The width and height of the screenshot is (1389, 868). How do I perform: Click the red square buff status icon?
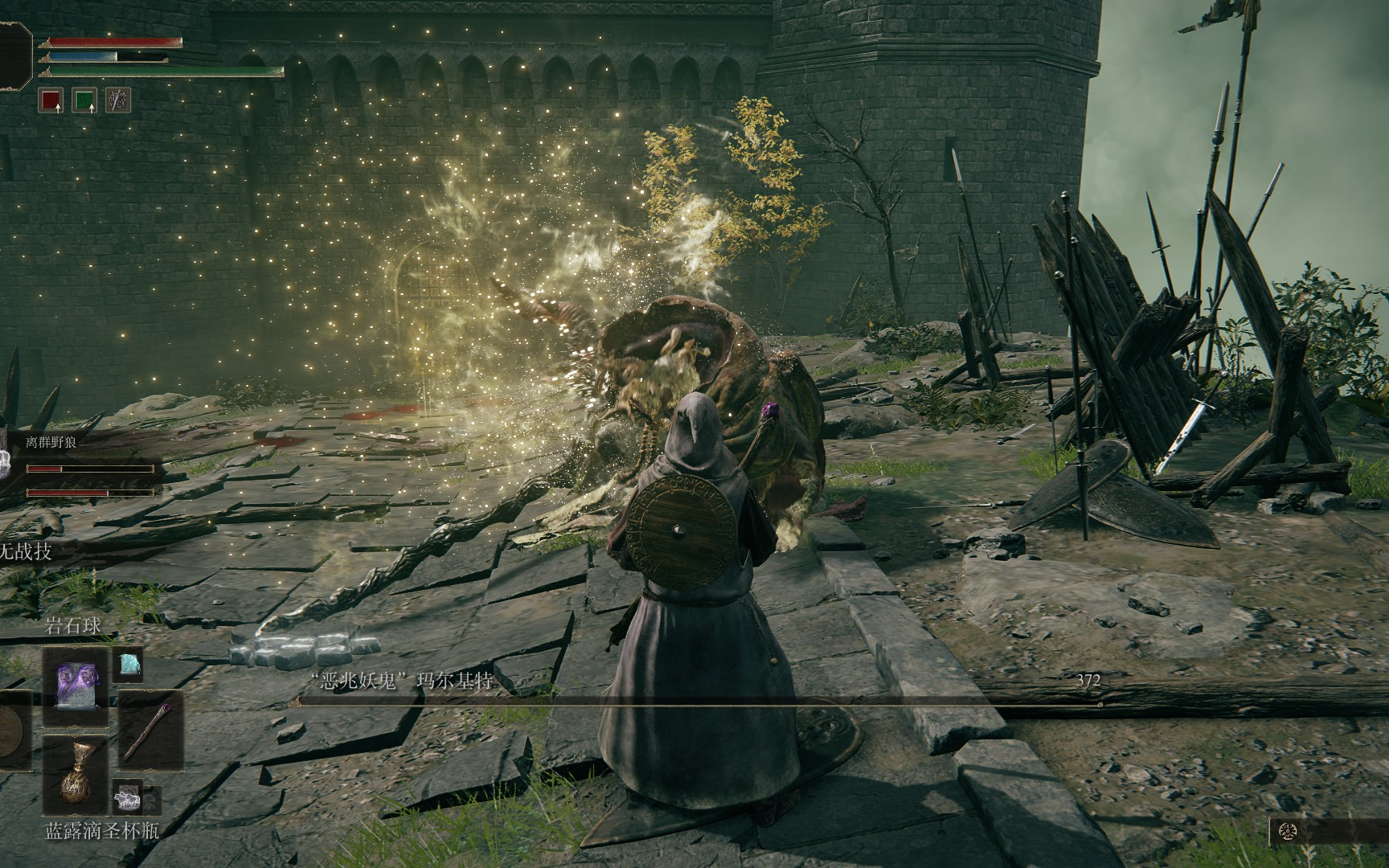(51, 100)
